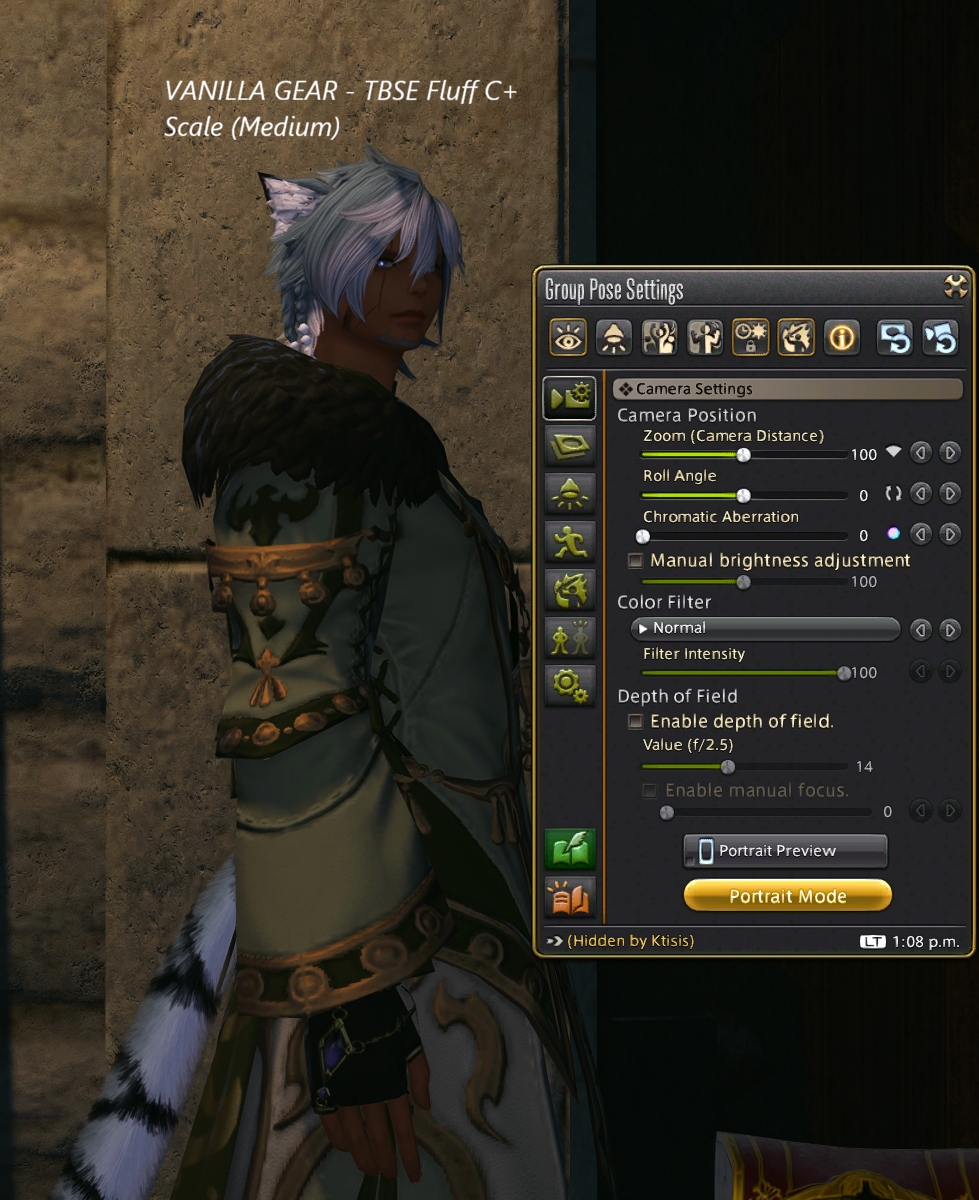Open Portrait Preview
The image size is (979, 1200).
coord(785,851)
